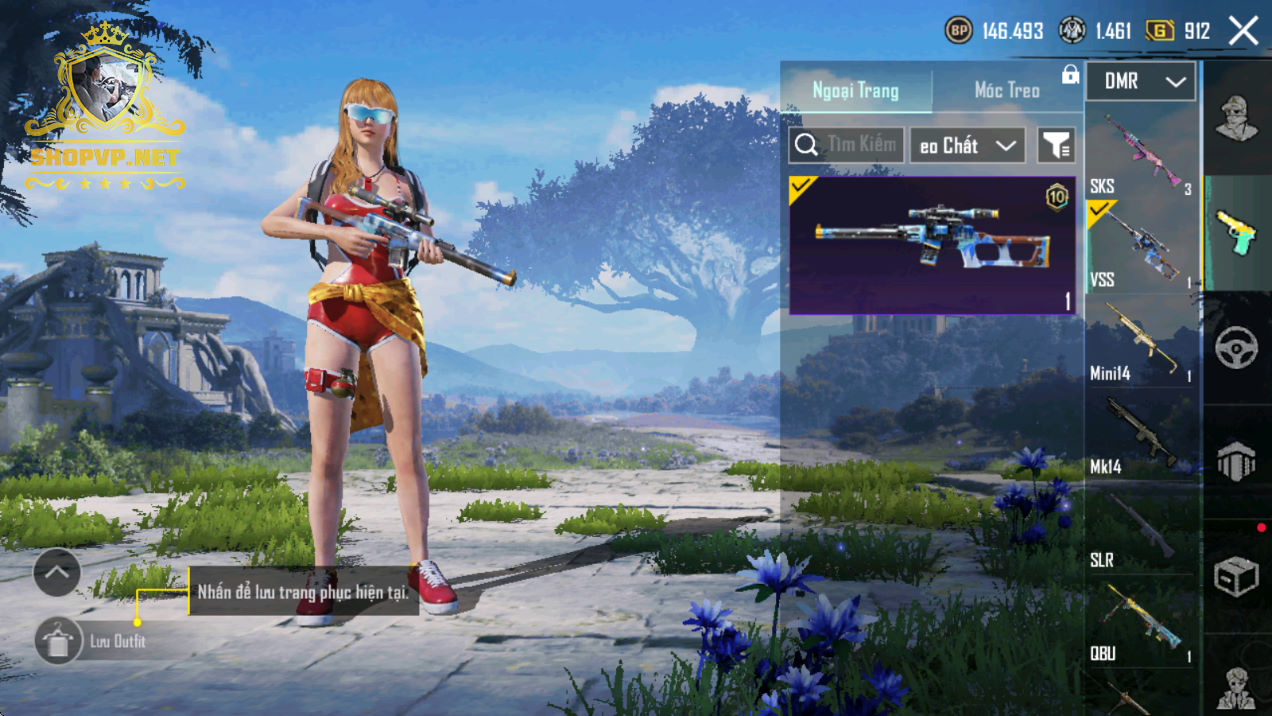
Task: Choose the Mk14 weapon entry
Action: coord(1140,436)
